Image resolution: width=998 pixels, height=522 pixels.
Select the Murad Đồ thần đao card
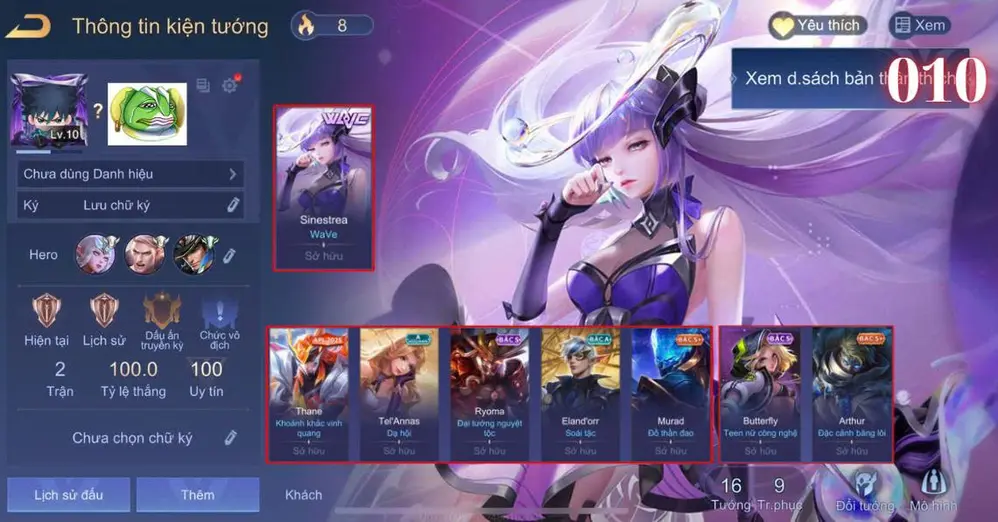click(x=671, y=394)
